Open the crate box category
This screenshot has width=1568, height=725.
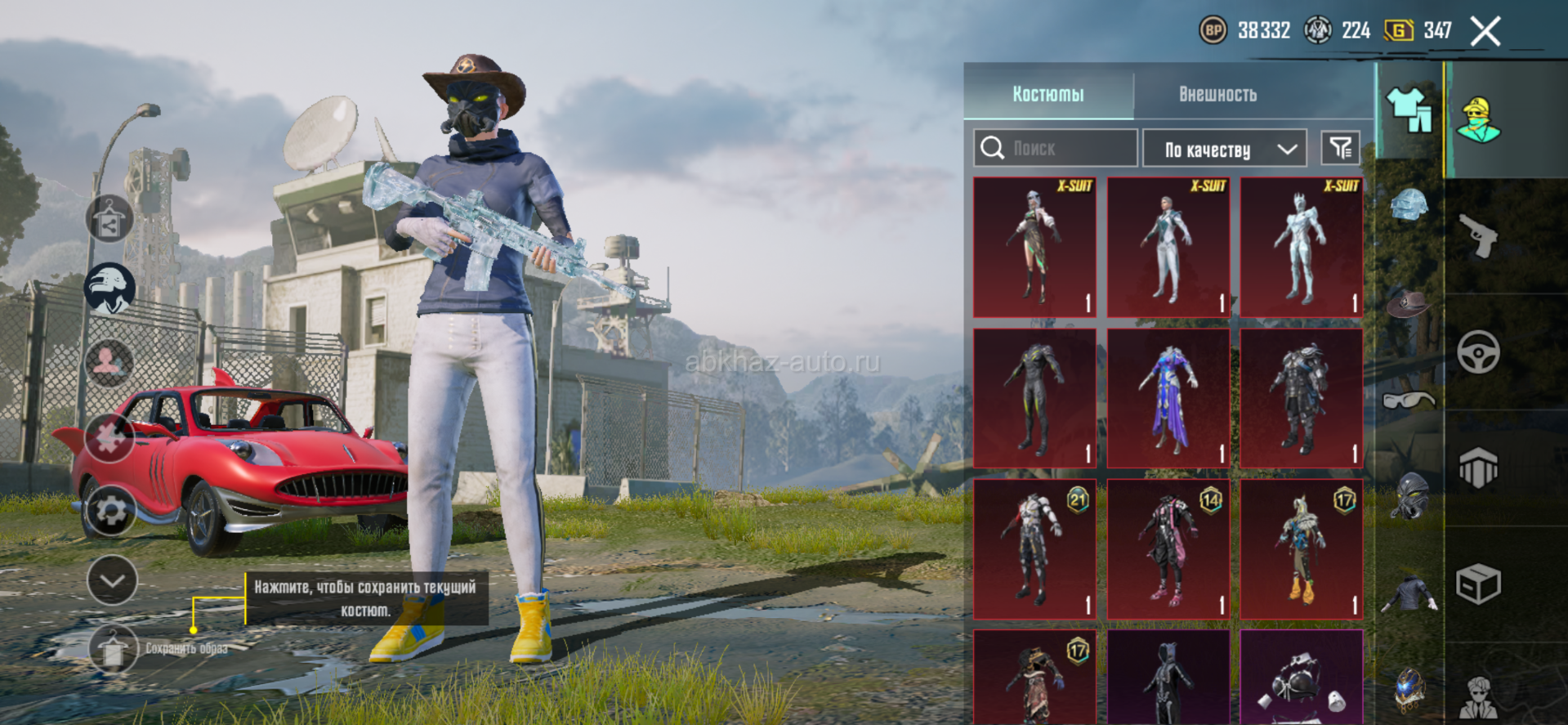[x=1478, y=584]
